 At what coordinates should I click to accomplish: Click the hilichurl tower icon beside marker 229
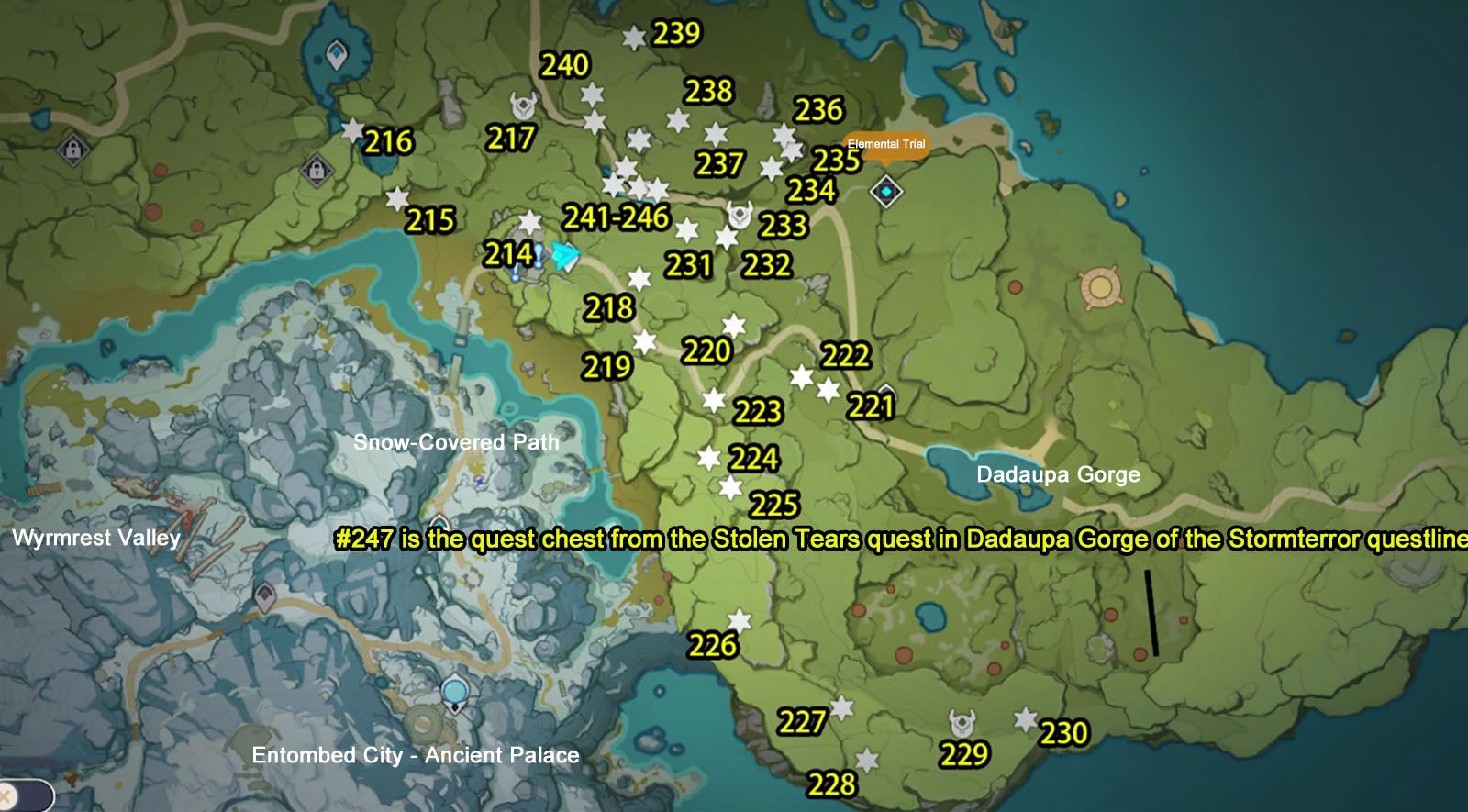(962, 724)
